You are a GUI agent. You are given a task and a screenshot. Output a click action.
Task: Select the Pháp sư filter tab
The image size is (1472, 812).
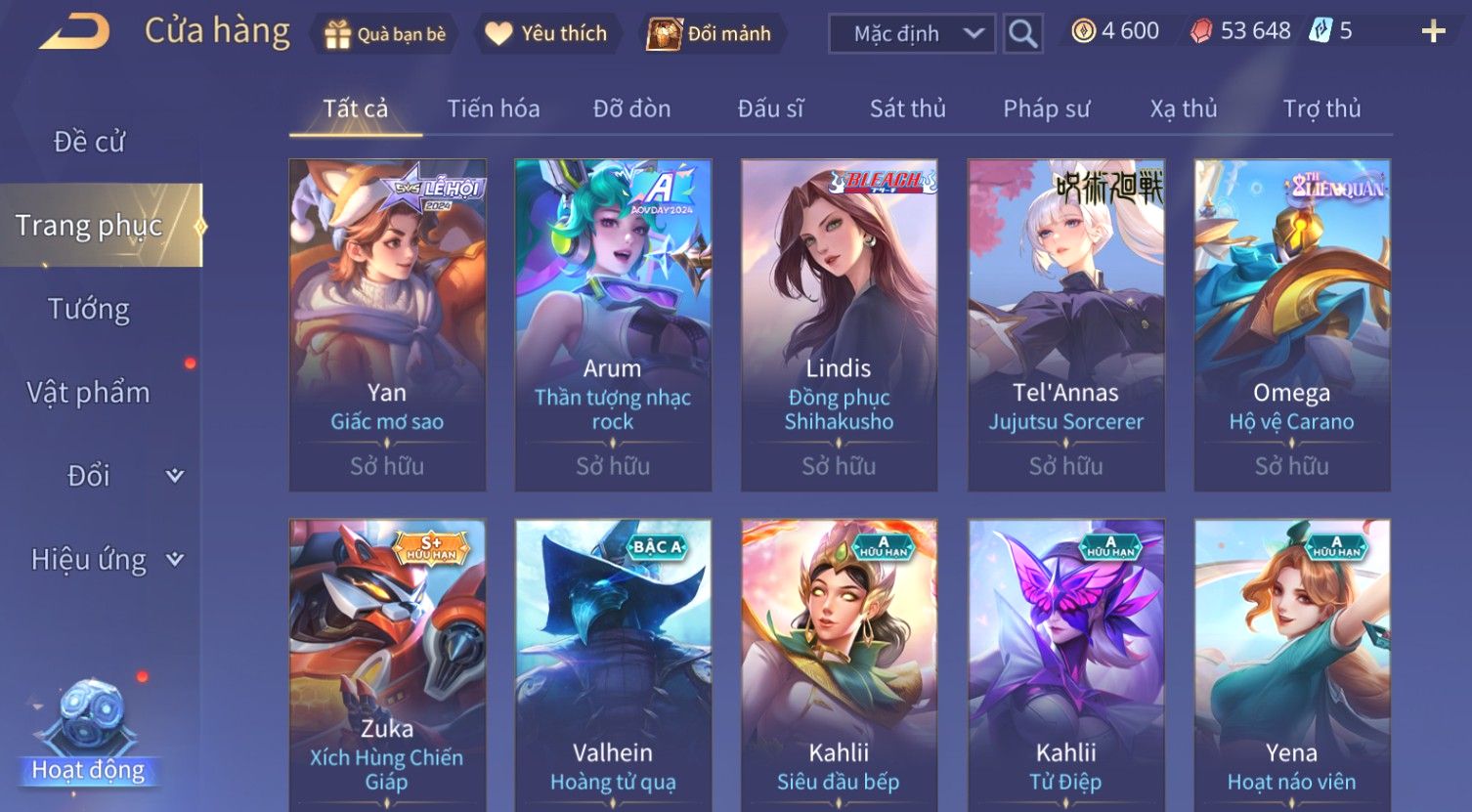point(1046,108)
